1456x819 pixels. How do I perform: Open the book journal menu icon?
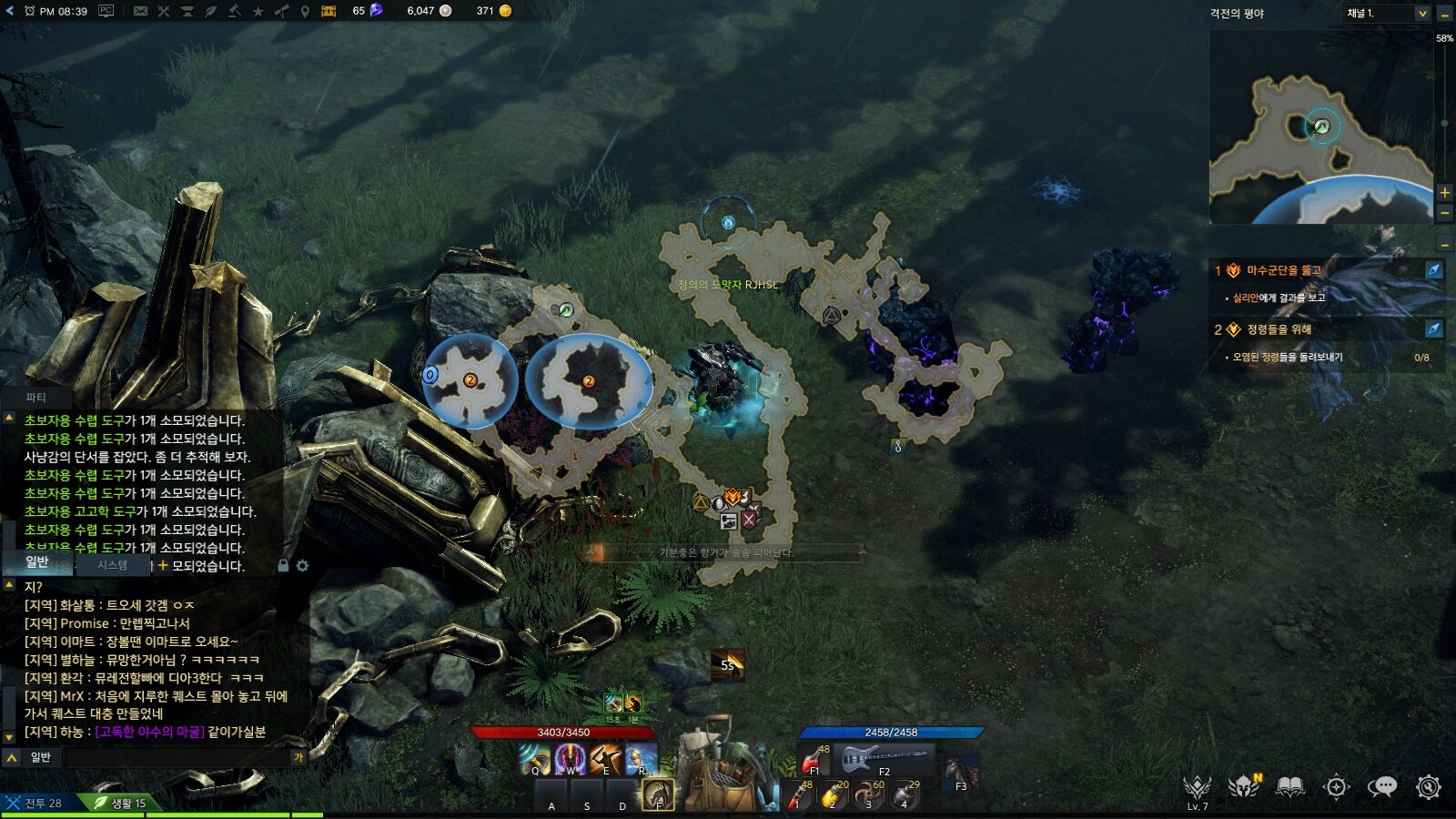(x=1289, y=786)
